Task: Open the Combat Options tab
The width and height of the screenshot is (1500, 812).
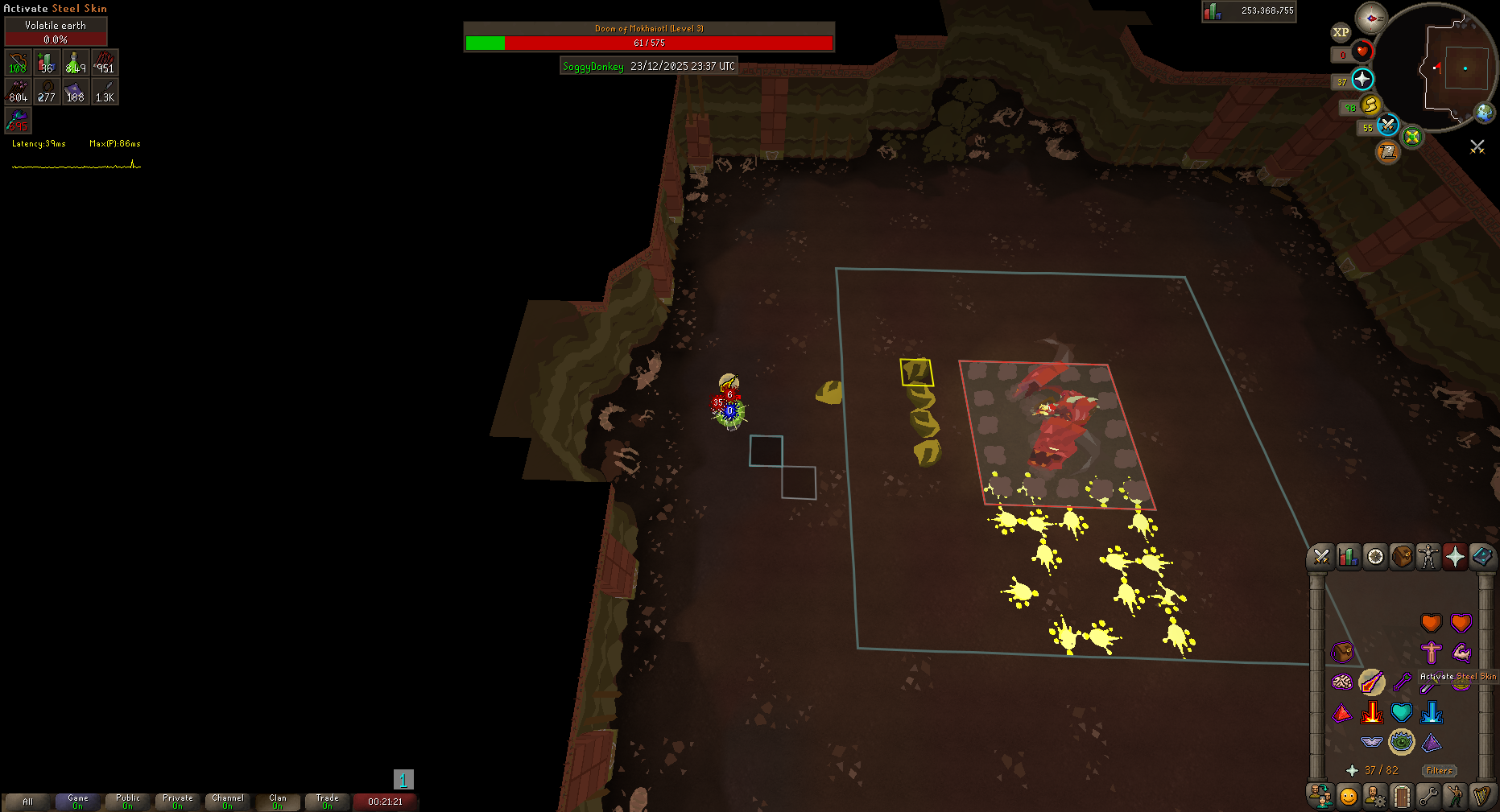Action: [x=1320, y=556]
